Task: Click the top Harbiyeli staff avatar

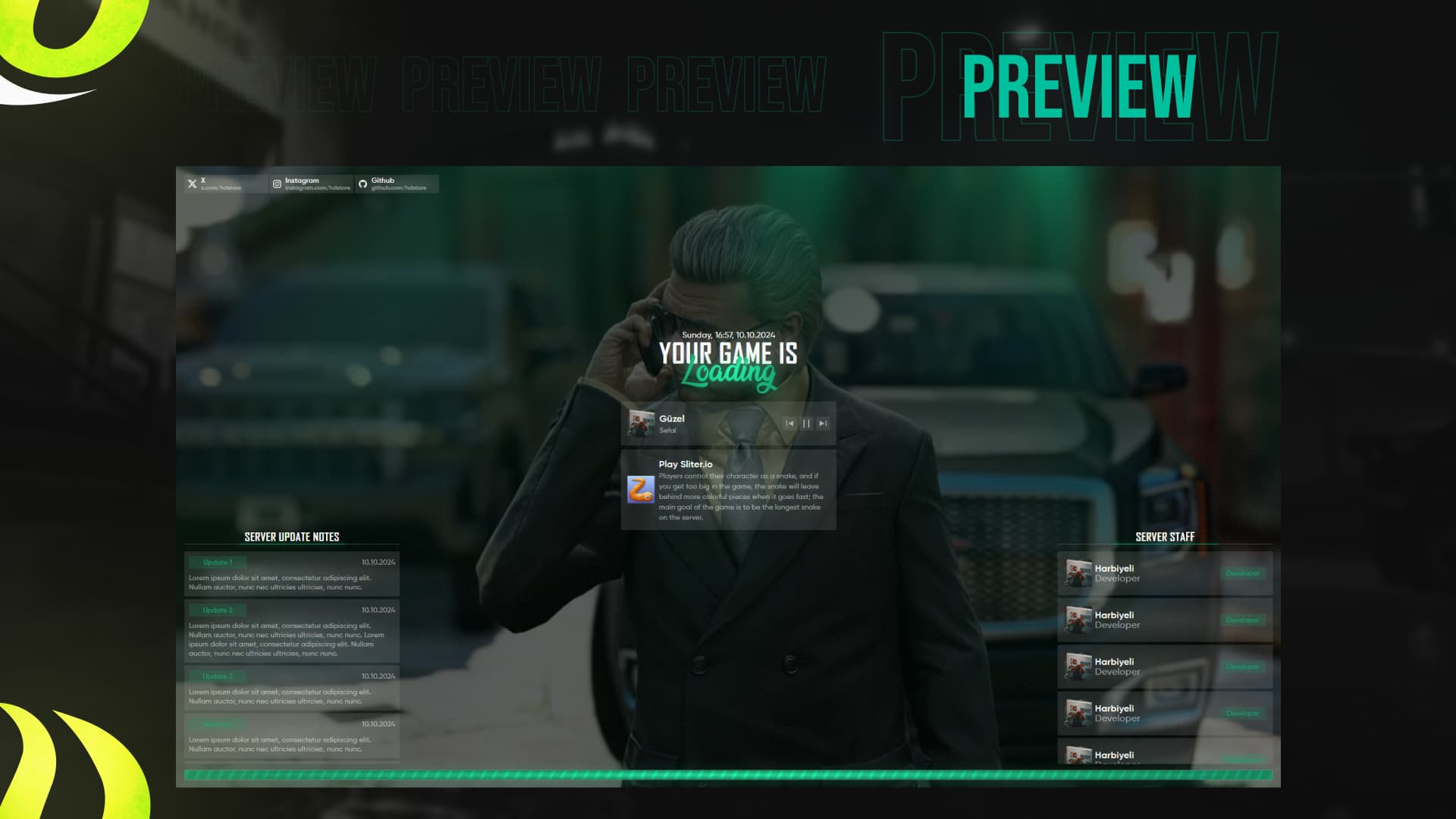Action: click(x=1077, y=573)
